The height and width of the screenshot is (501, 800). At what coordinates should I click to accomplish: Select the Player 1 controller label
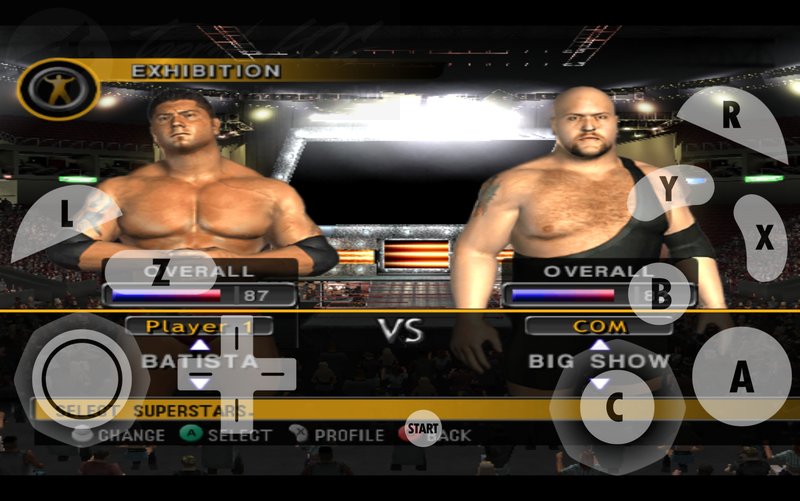coord(200,326)
